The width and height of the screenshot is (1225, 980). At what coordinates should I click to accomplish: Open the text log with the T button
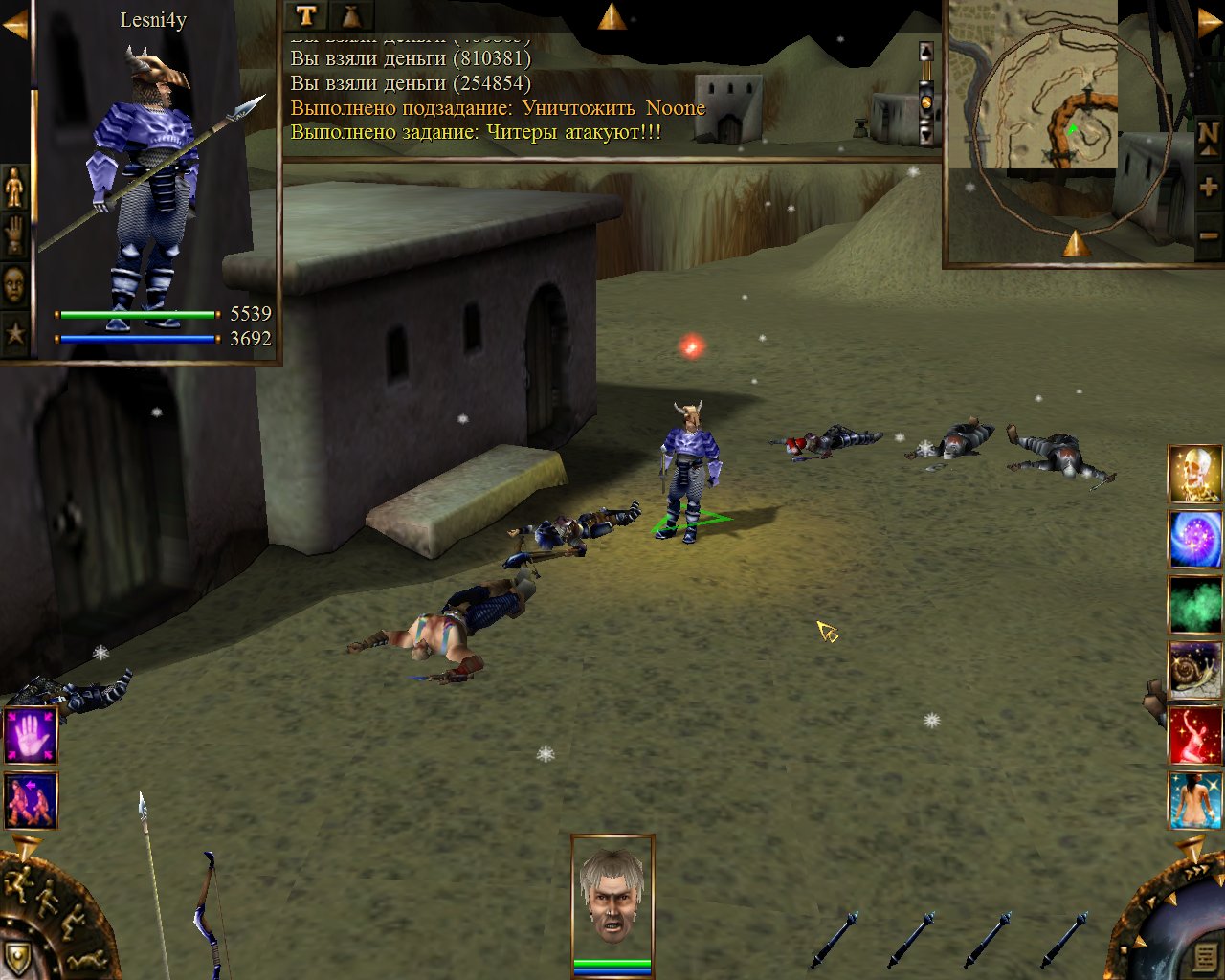coord(306,15)
